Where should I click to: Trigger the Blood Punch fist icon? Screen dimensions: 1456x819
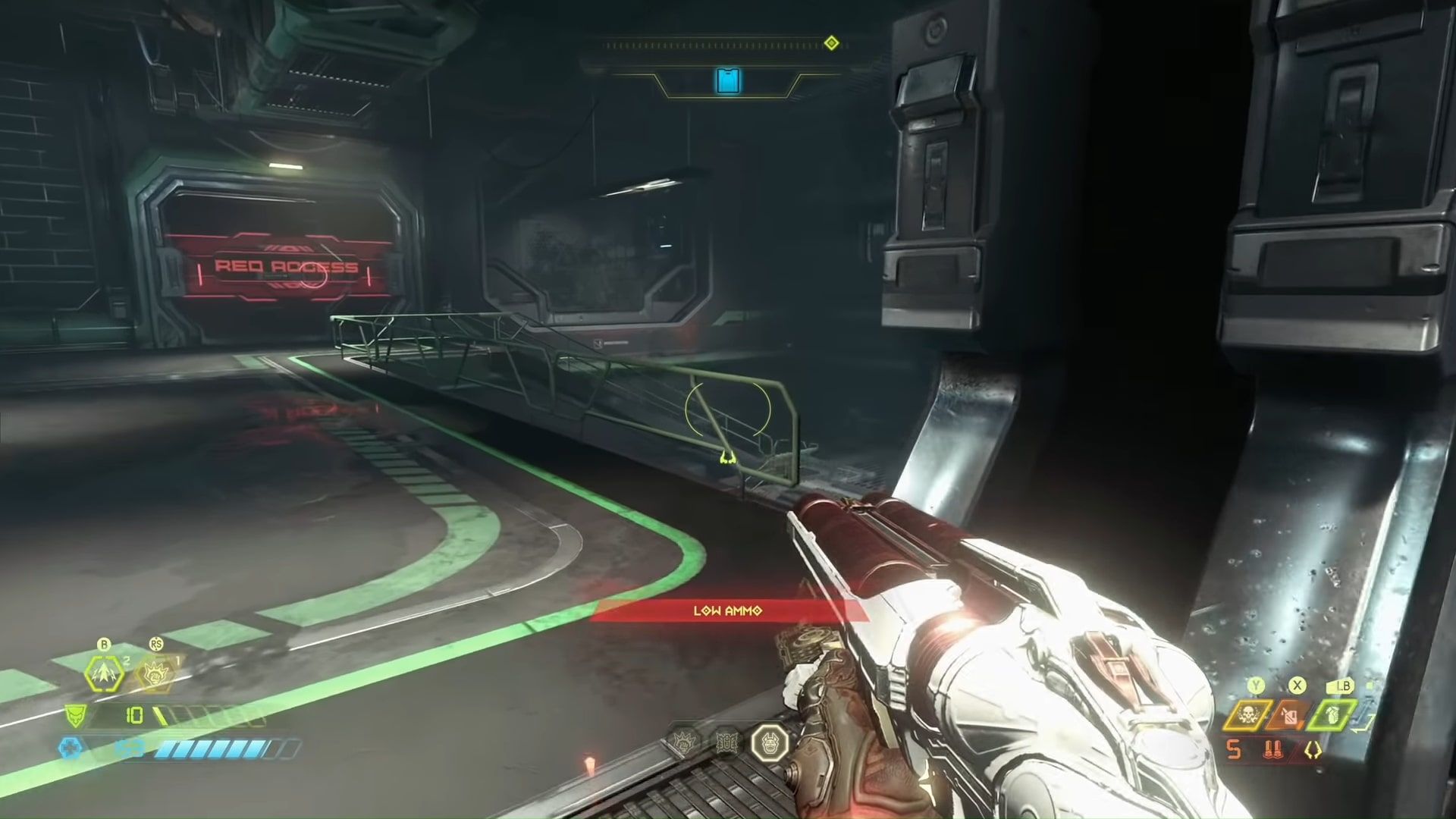[x=156, y=673]
